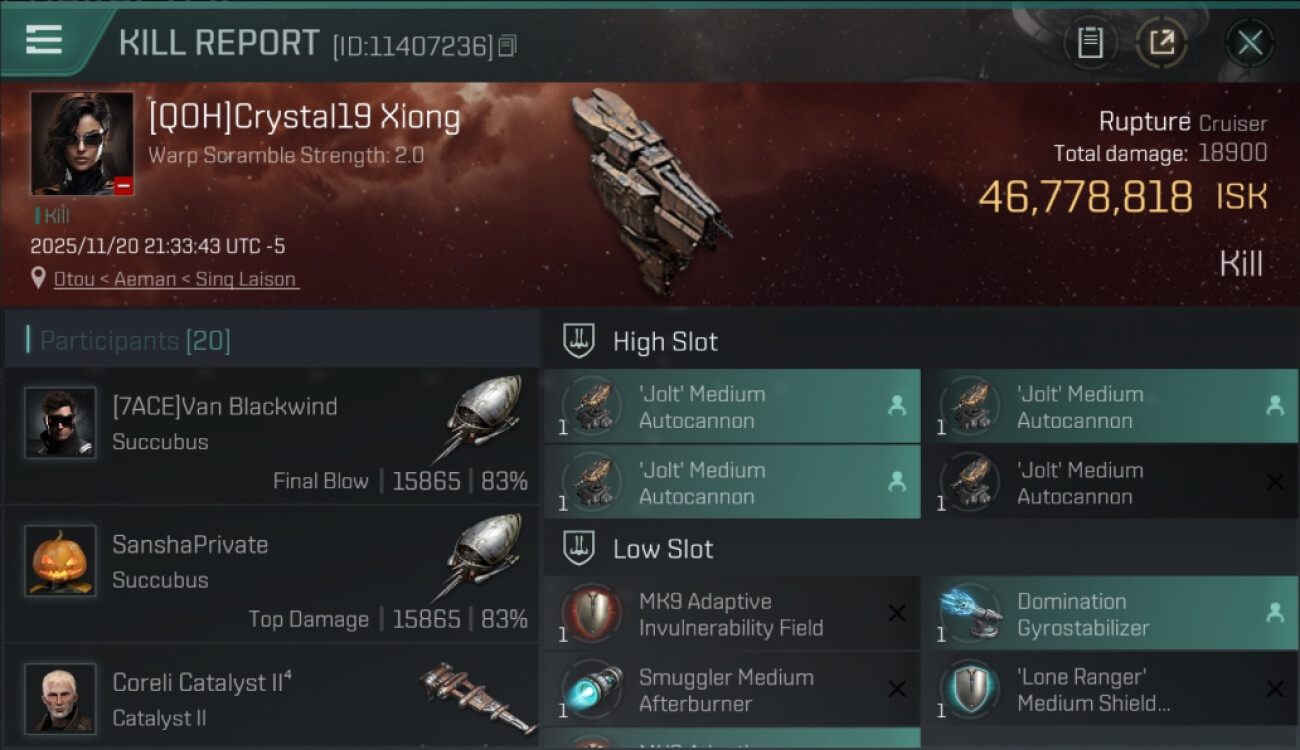
Task: Select the Smuggler Medium Afterburner module
Action: [731, 690]
